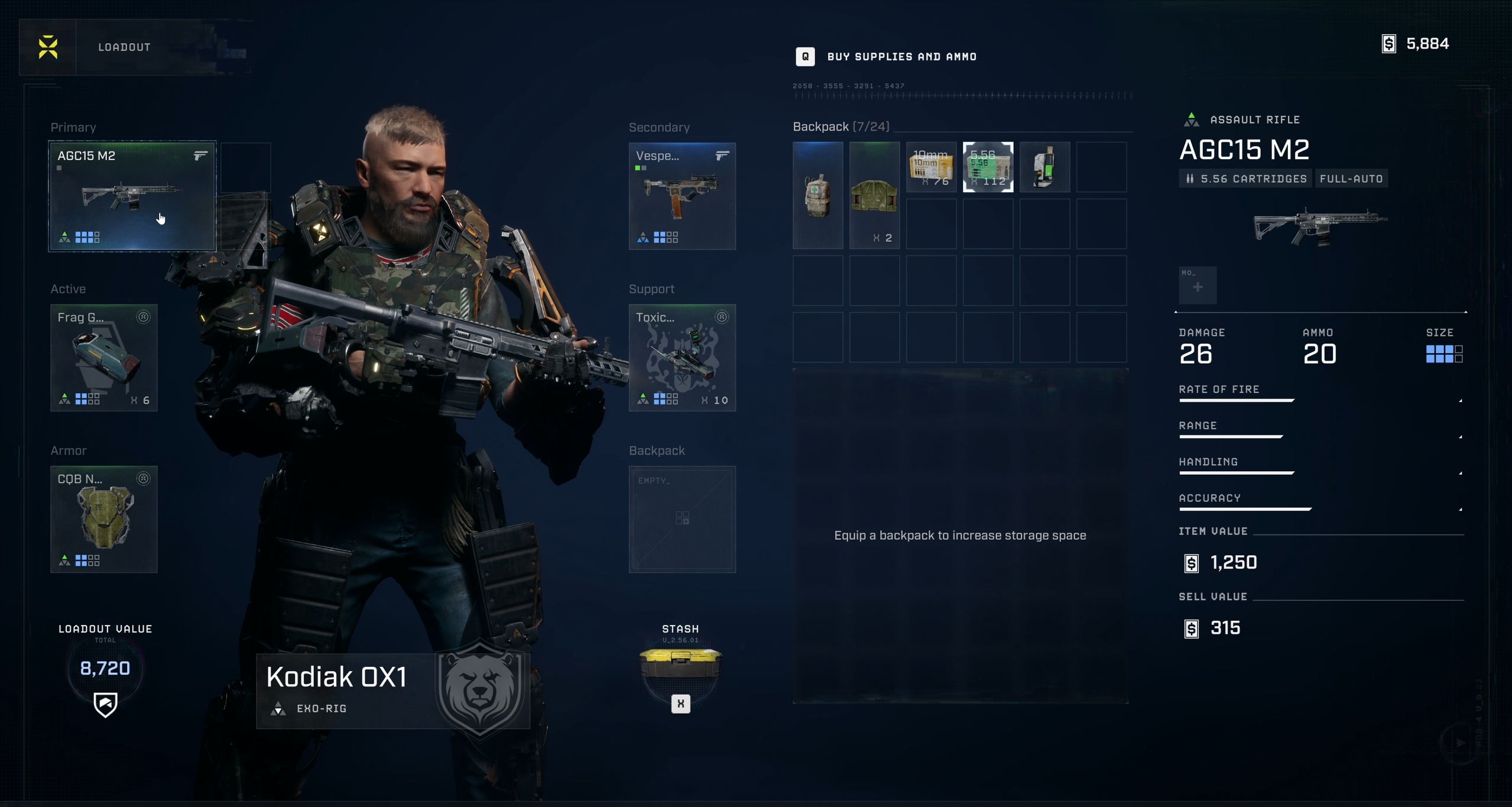
Task: Click the yellow faction logo icon
Action: pyautogui.click(x=48, y=47)
